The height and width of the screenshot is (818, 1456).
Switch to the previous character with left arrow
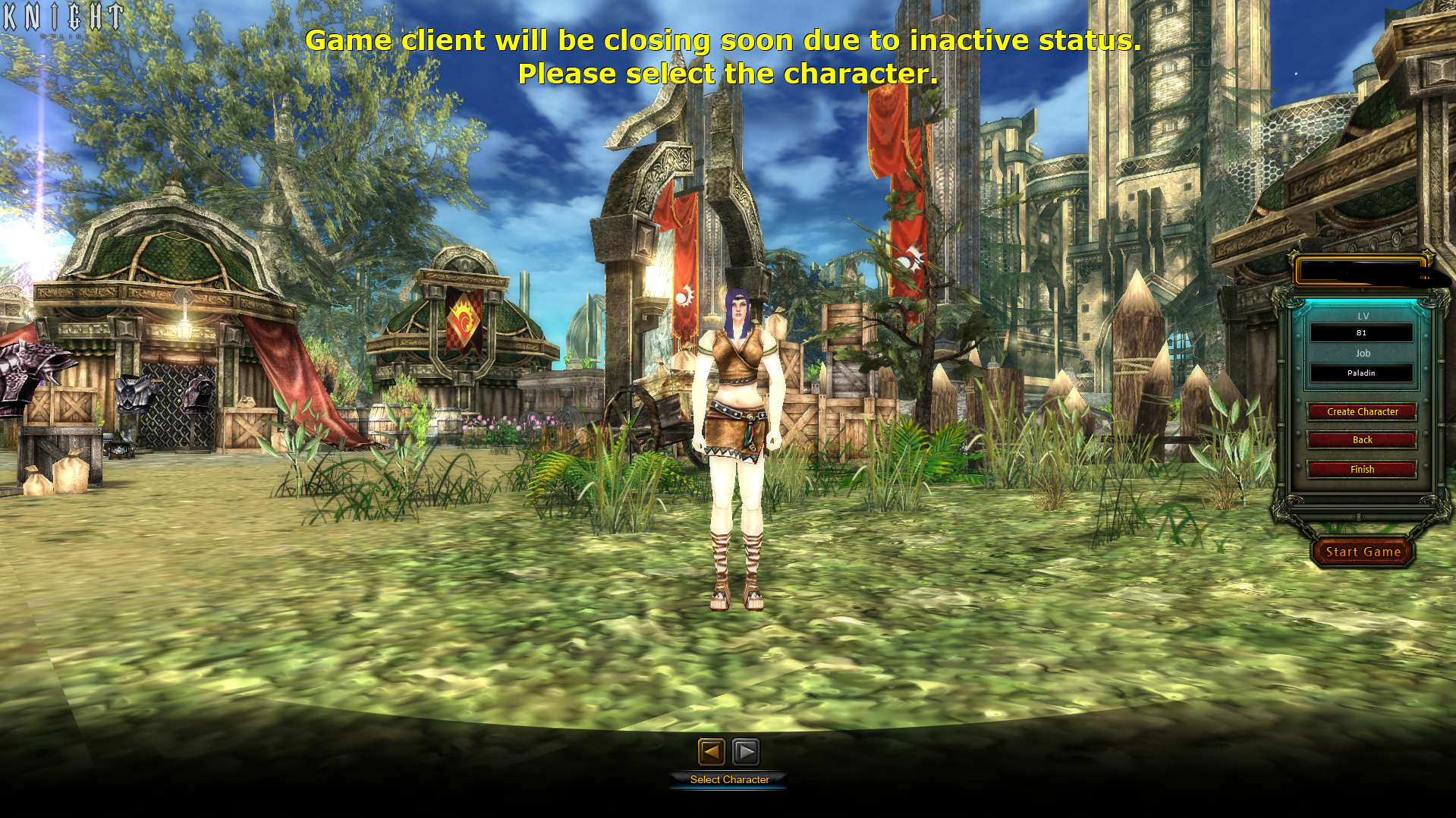pos(711,752)
